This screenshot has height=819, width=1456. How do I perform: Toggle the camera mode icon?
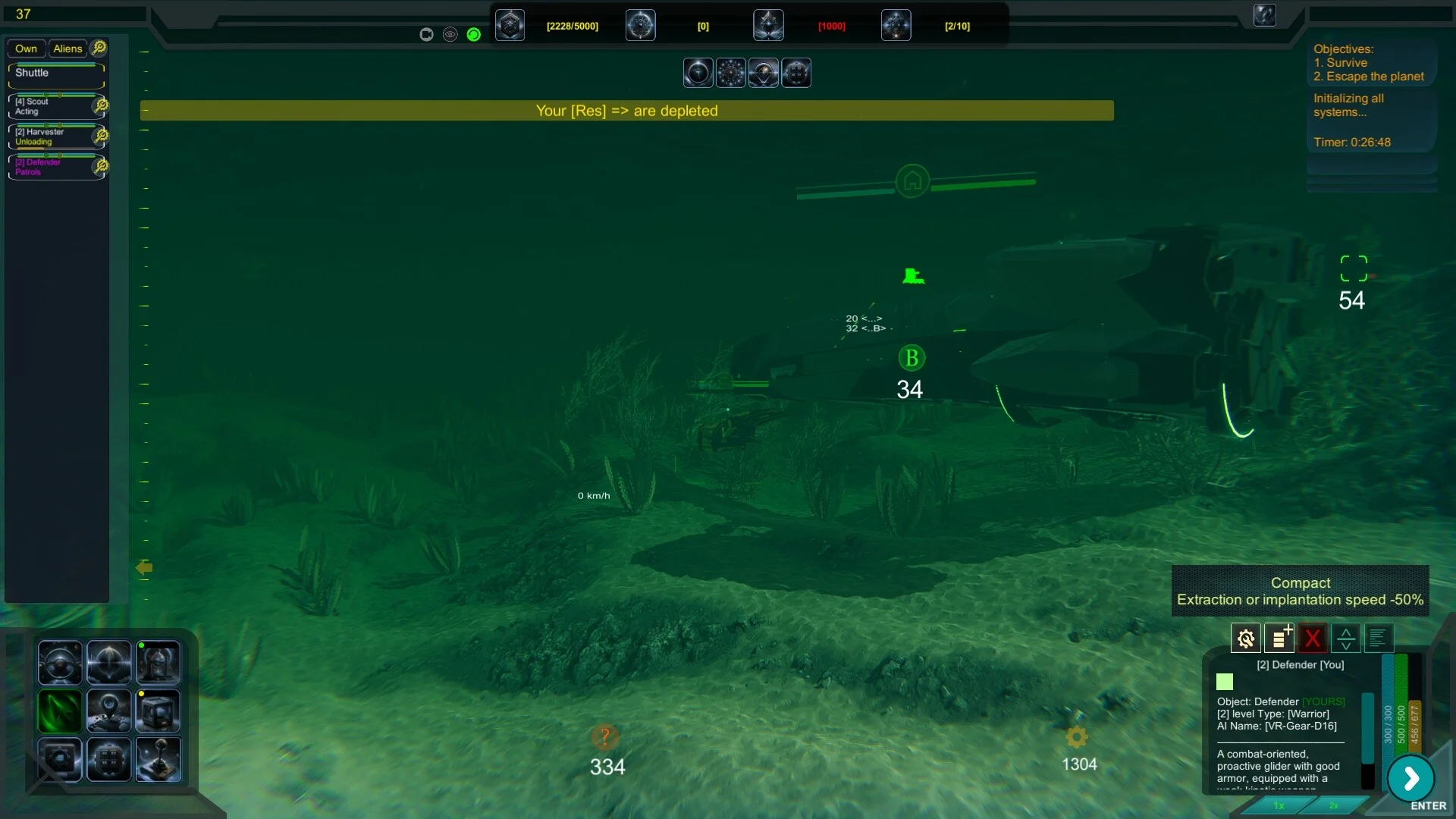point(426,34)
